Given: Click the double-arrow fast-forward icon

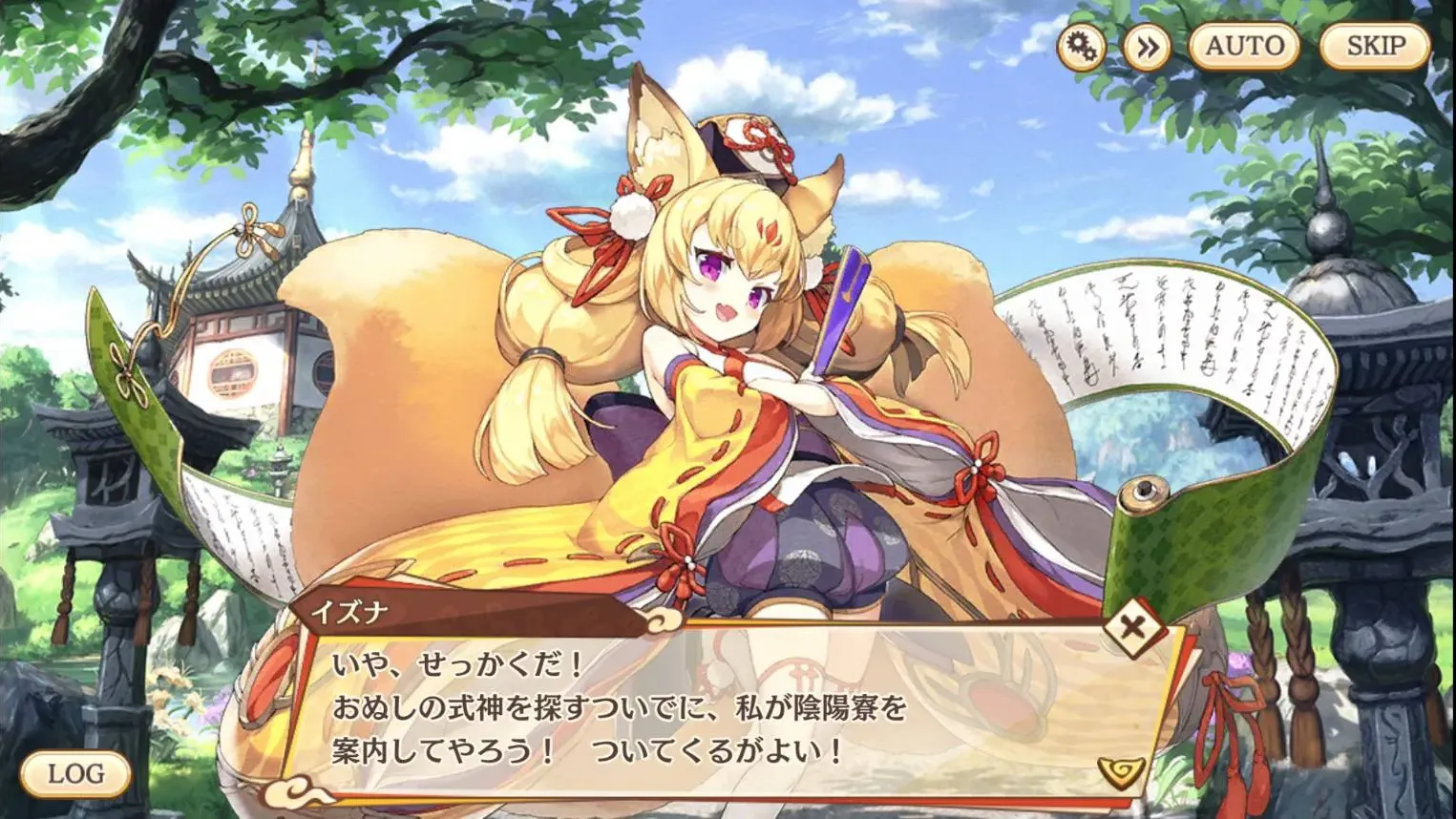Looking at the screenshot, I should (x=1147, y=46).
